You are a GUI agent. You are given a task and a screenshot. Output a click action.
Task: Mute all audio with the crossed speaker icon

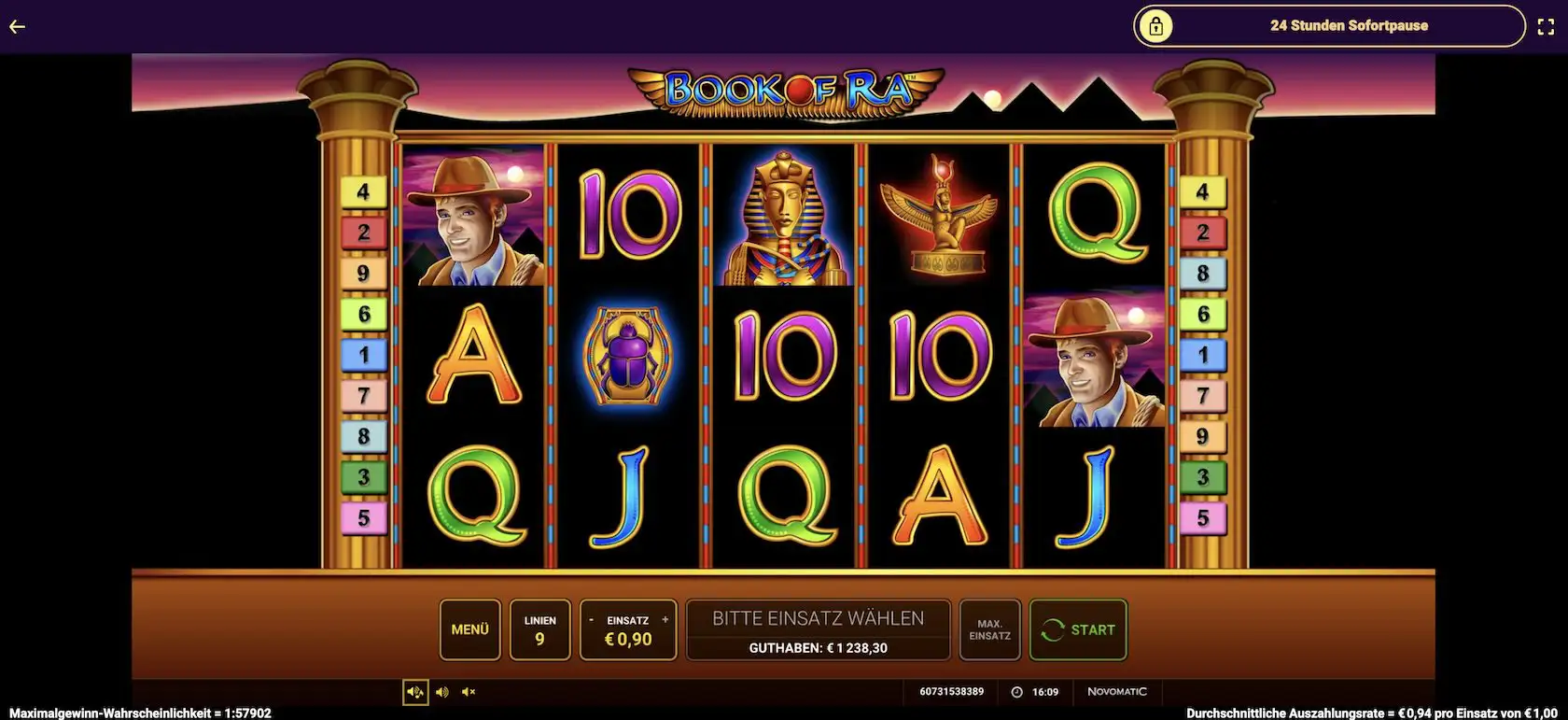(469, 692)
